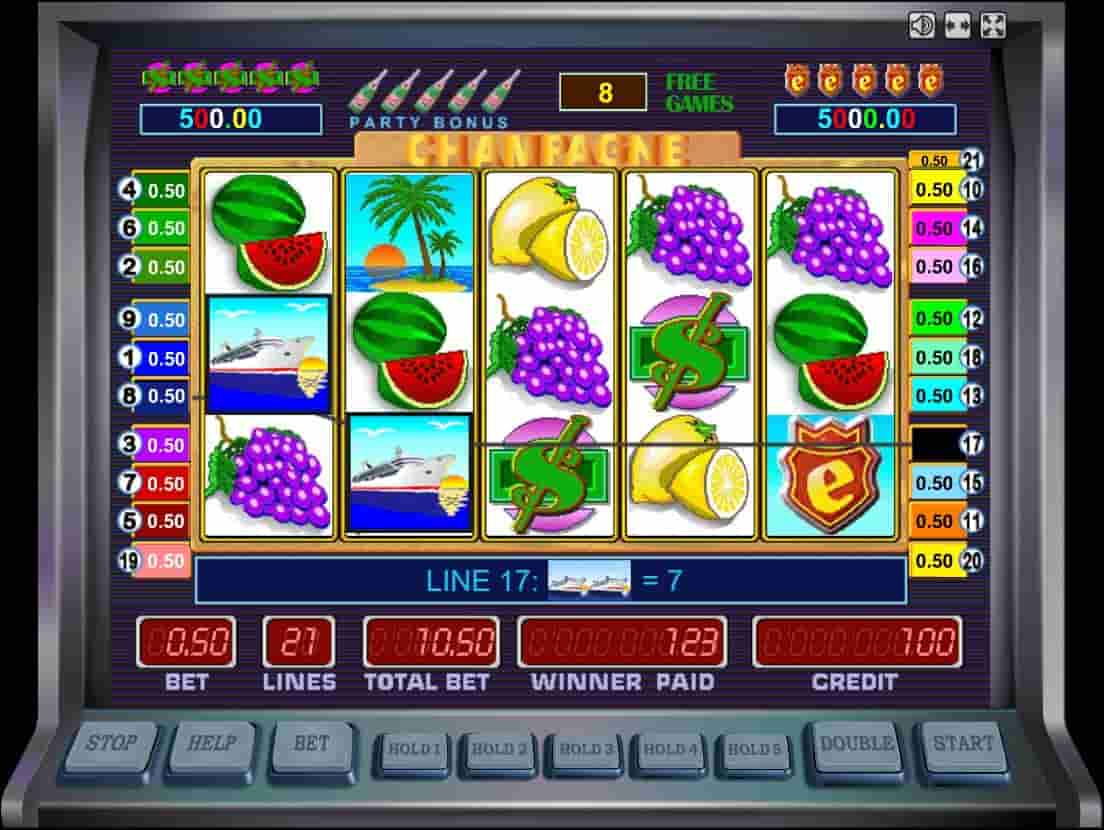Select payline number 21 indicator
1104x830 pixels.
click(973, 160)
